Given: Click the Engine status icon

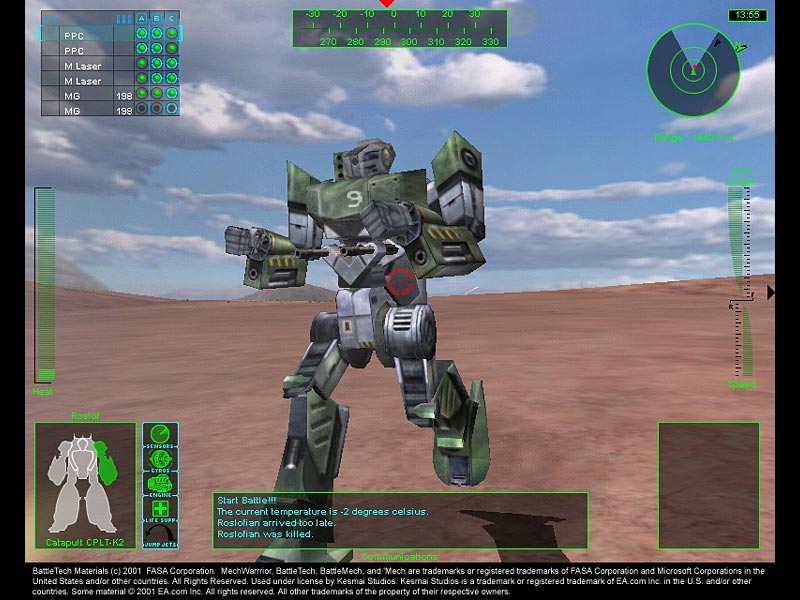Looking at the screenshot, I should click(160, 483).
